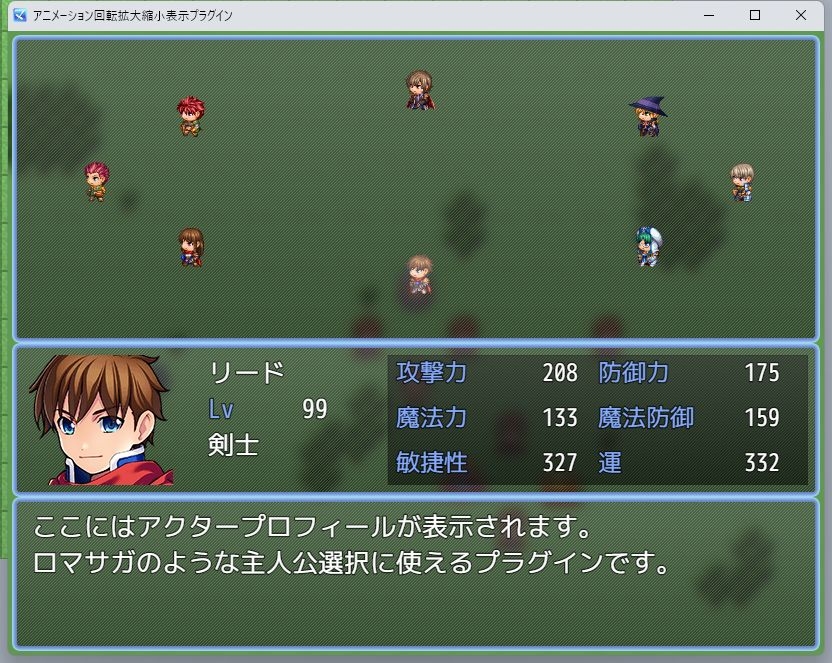
Task: Select the red spiky-haired character sprite
Action: coord(190,115)
